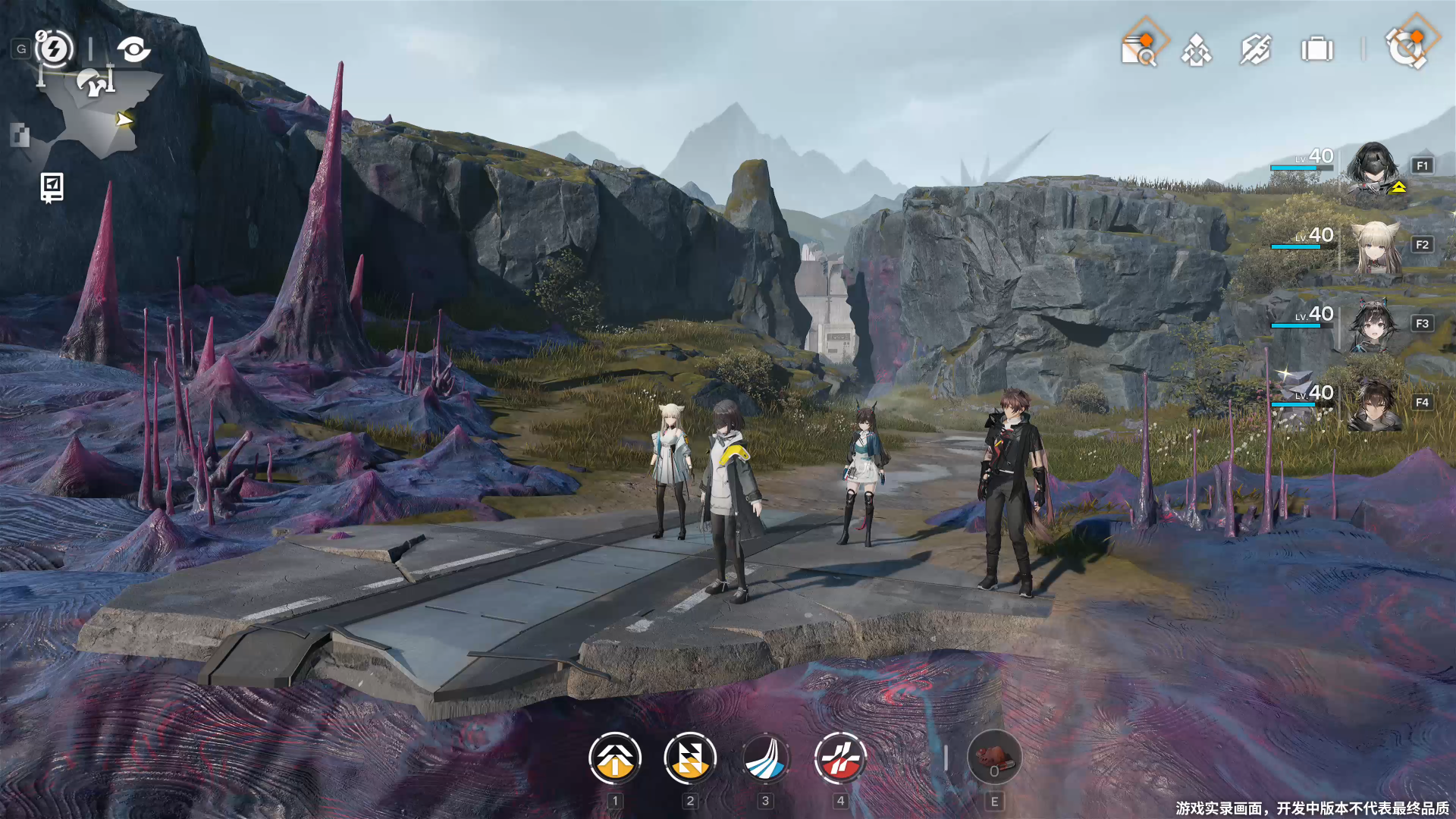This screenshot has width=1456, height=819.
Task: Activate the blue curved-stripes skill
Action: point(765,758)
